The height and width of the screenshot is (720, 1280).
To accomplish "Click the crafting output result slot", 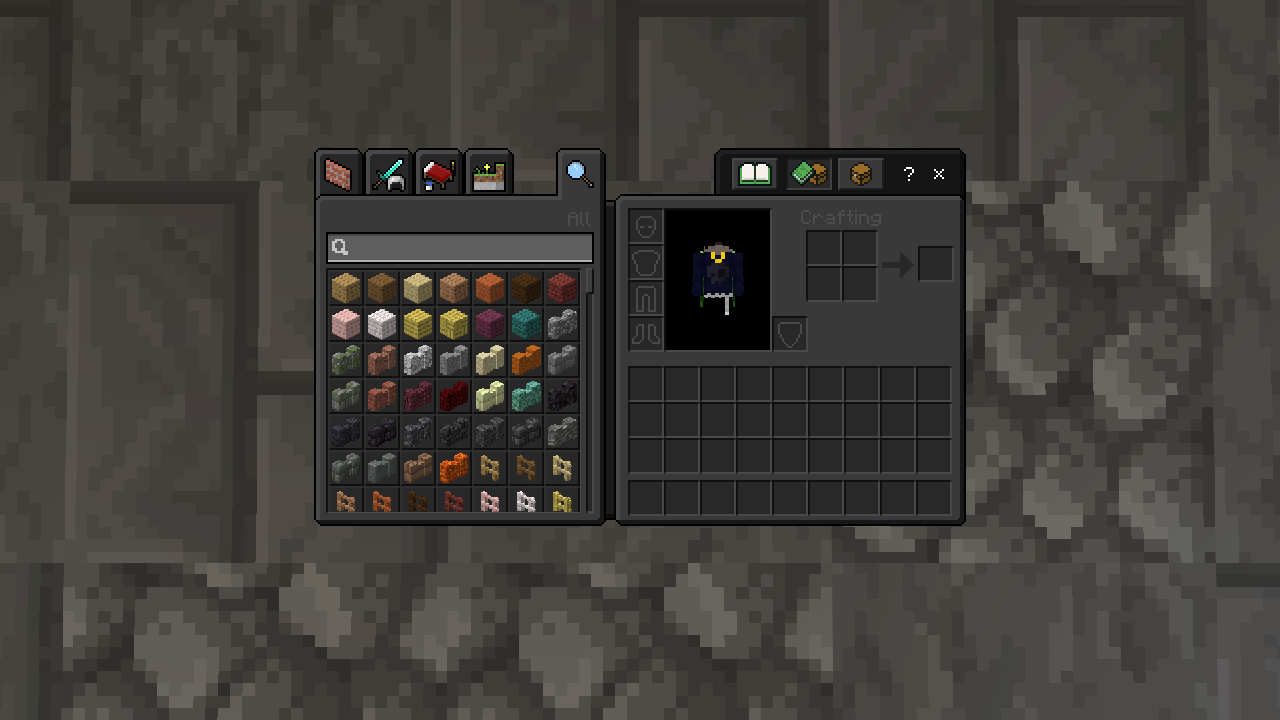I will click(x=936, y=264).
